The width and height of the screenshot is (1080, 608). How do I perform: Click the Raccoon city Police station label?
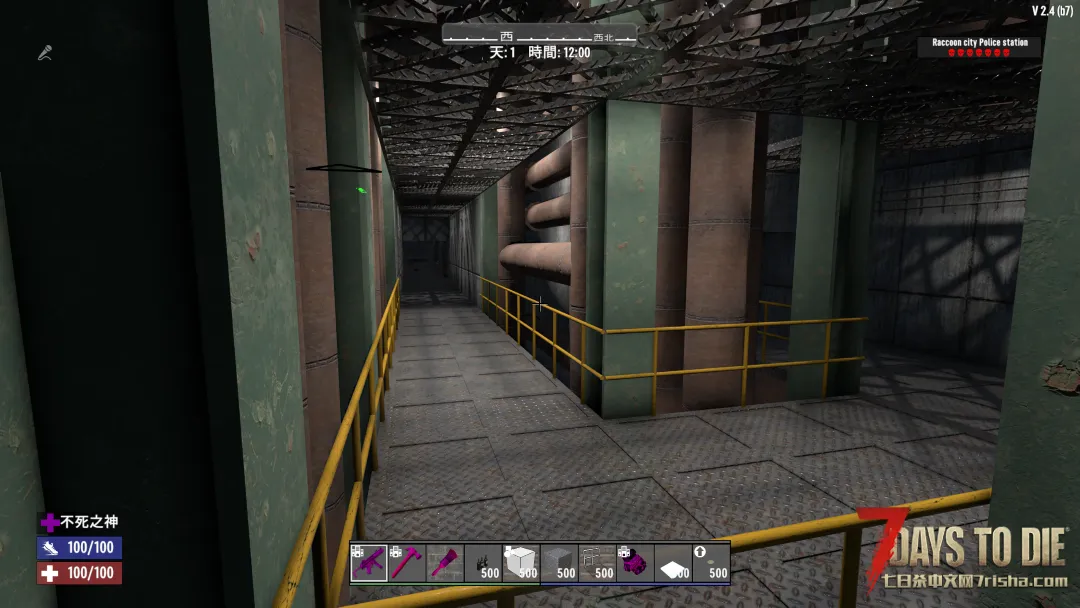(979, 43)
